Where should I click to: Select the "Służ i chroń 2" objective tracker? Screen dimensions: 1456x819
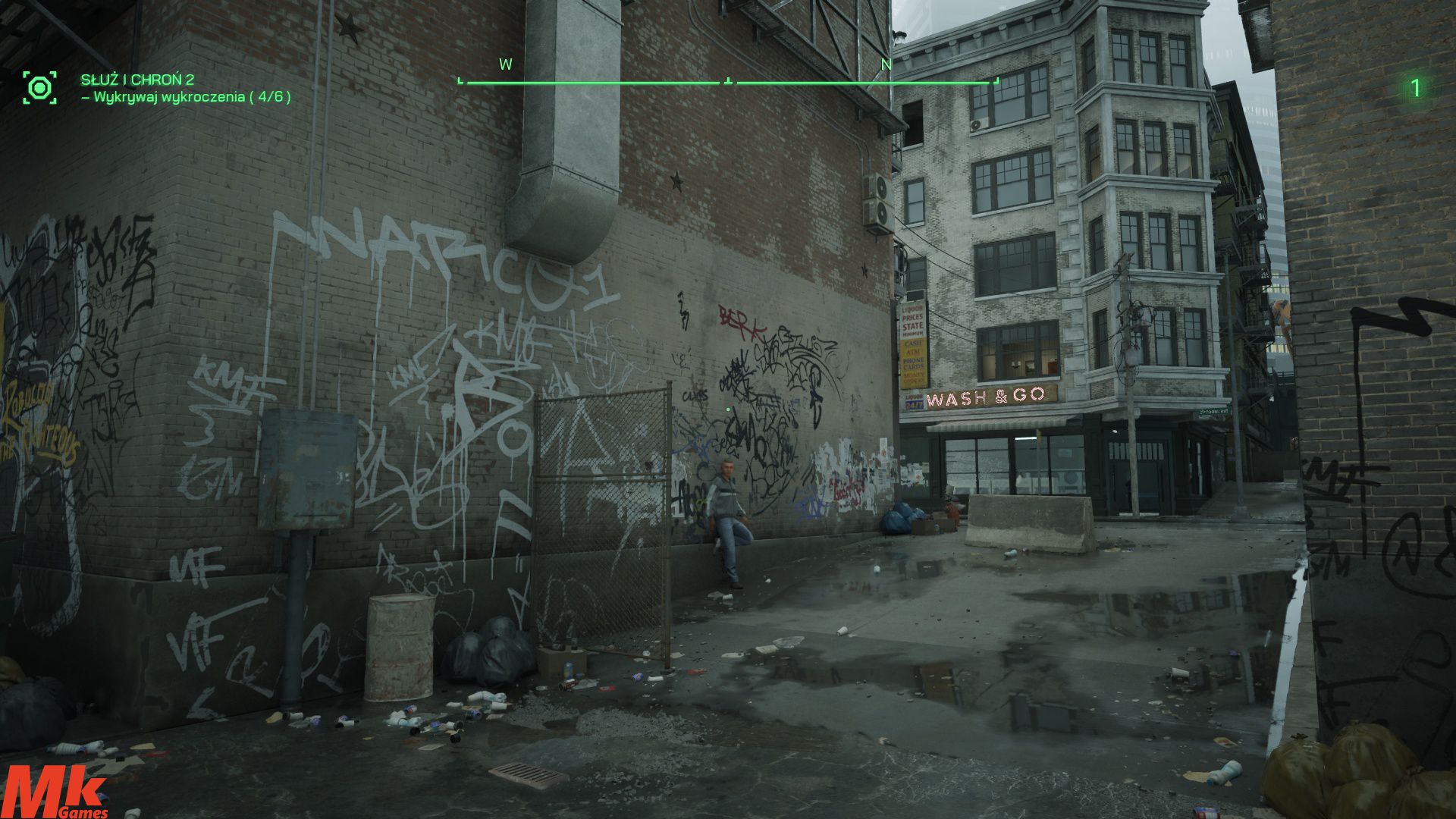point(137,80)
